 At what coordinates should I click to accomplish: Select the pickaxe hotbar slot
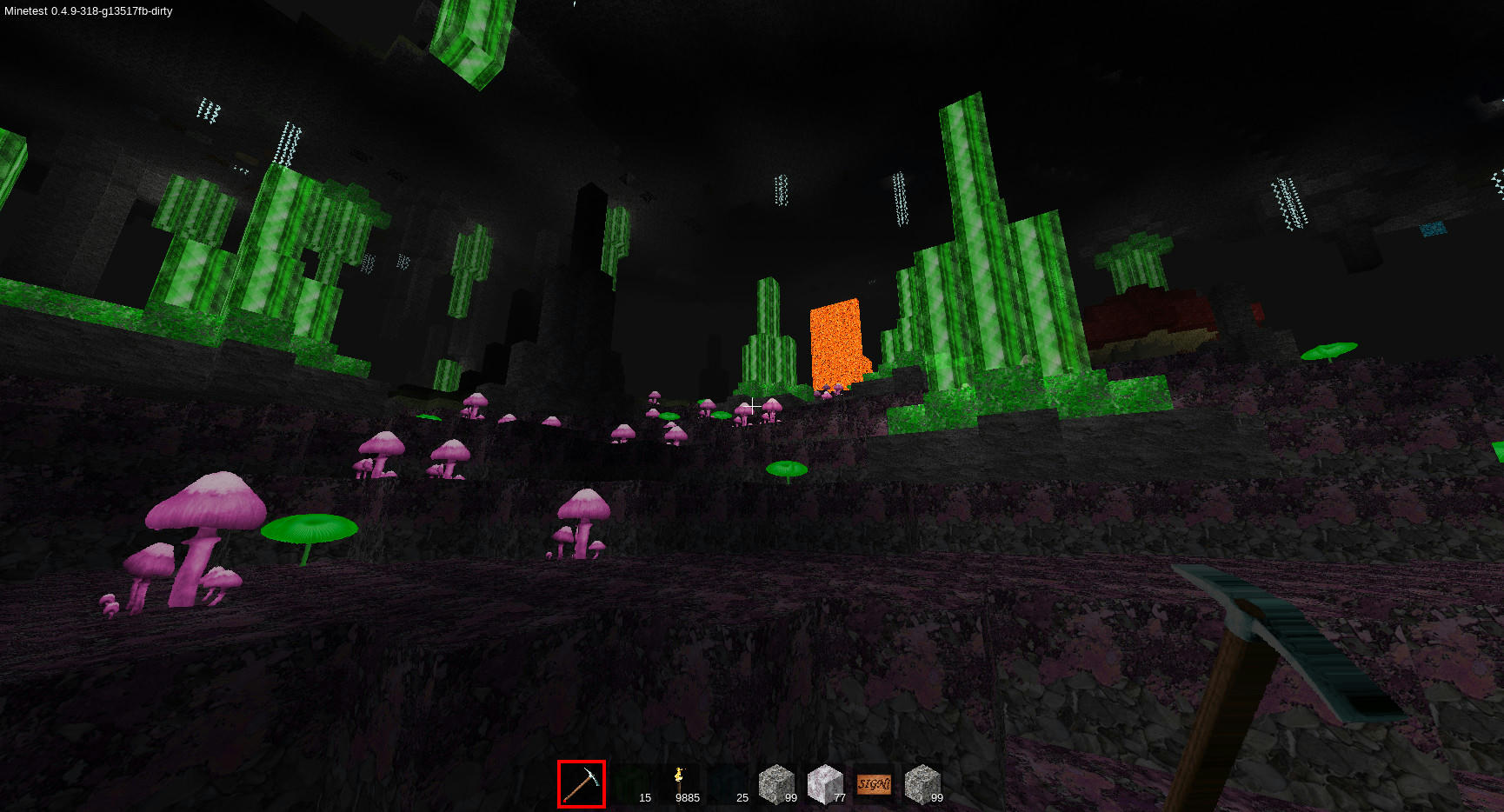click(x=582, y=784)
